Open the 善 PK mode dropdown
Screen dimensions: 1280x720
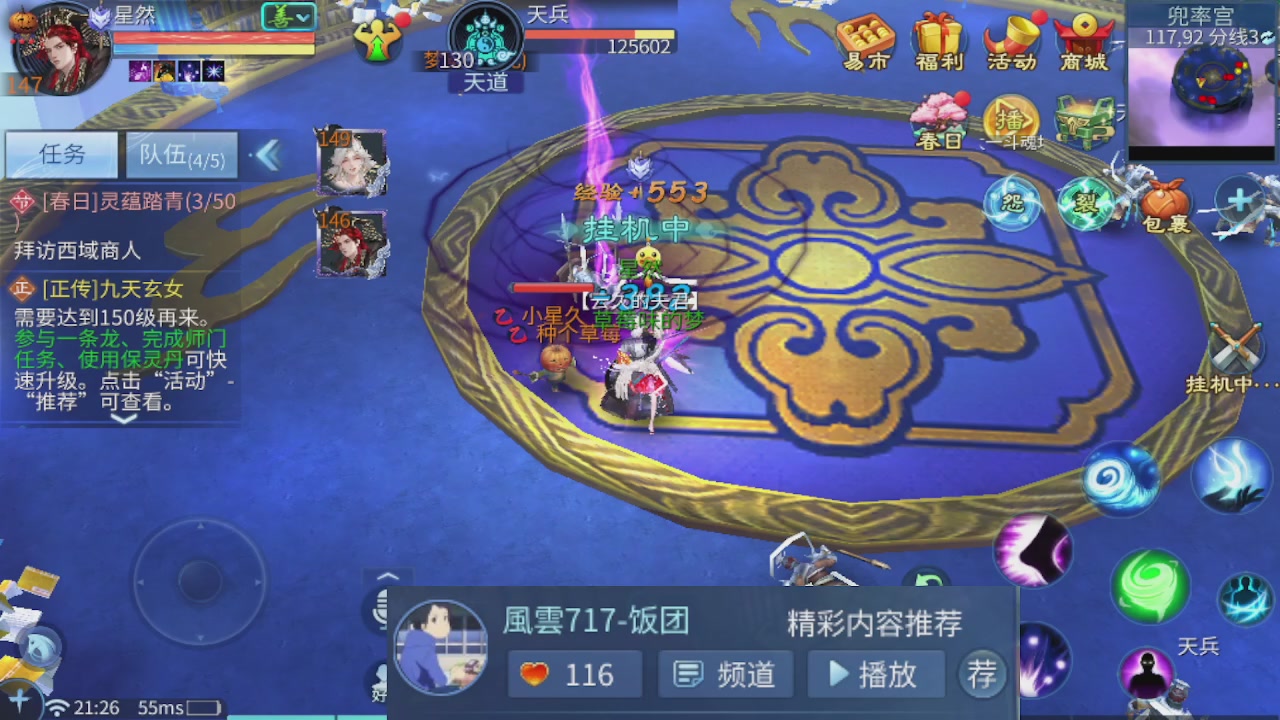[x=290, y=17]
